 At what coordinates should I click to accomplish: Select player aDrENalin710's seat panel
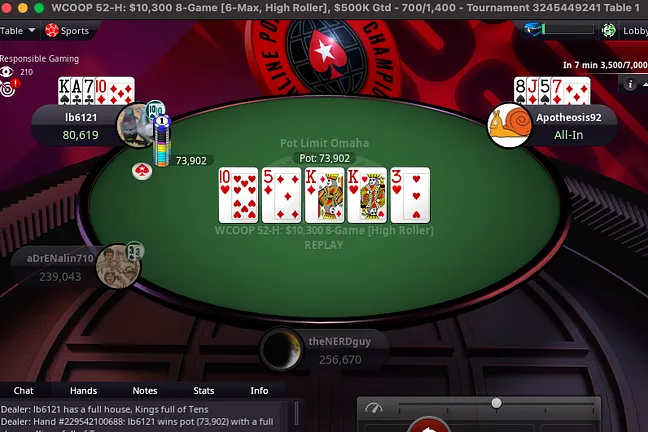pyautogui.click(x=62, y=267)
